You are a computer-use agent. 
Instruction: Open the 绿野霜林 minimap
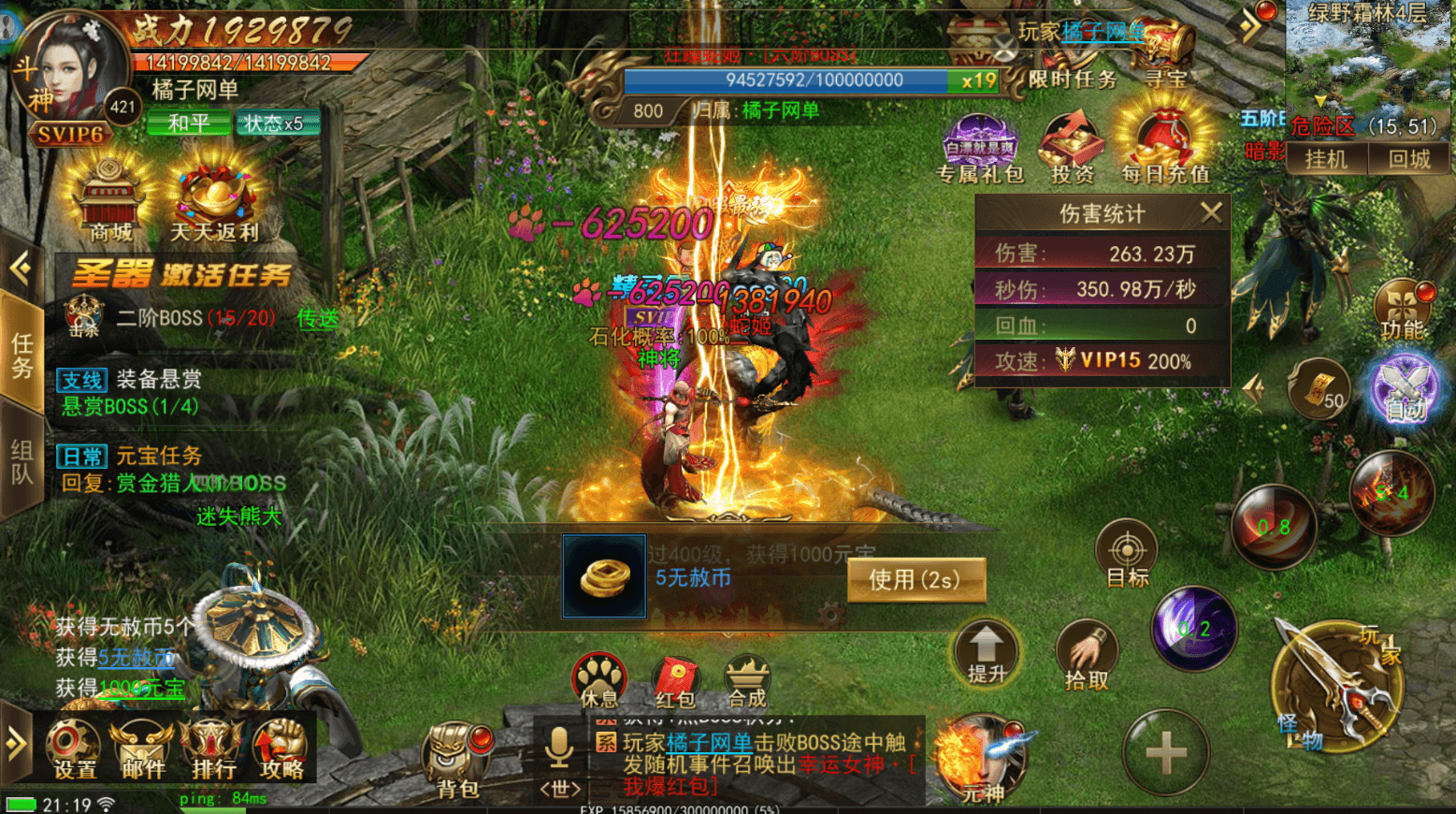[x=1369, y=56]
